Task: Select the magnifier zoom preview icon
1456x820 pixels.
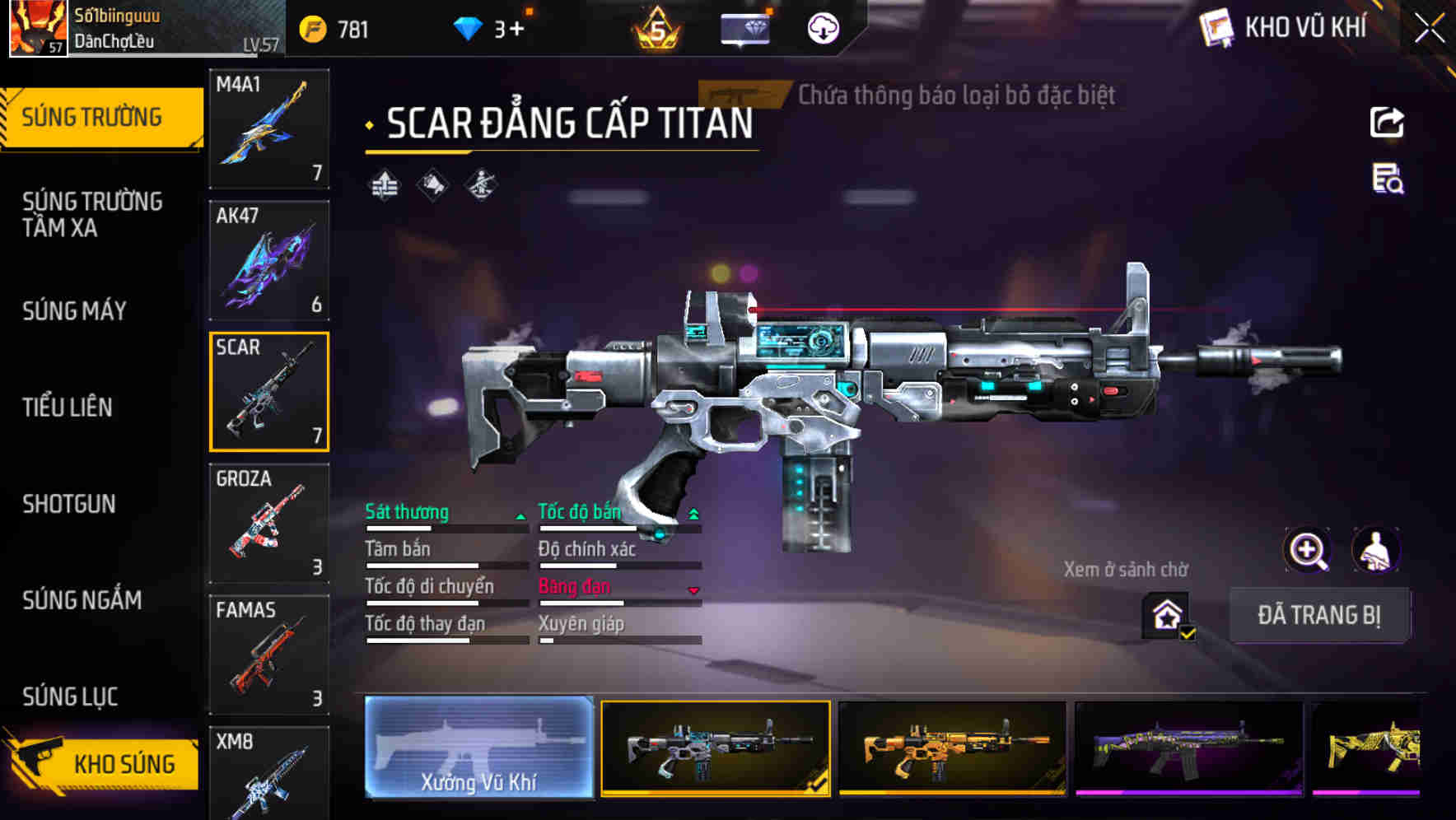Action: (x=1309, y=550)
